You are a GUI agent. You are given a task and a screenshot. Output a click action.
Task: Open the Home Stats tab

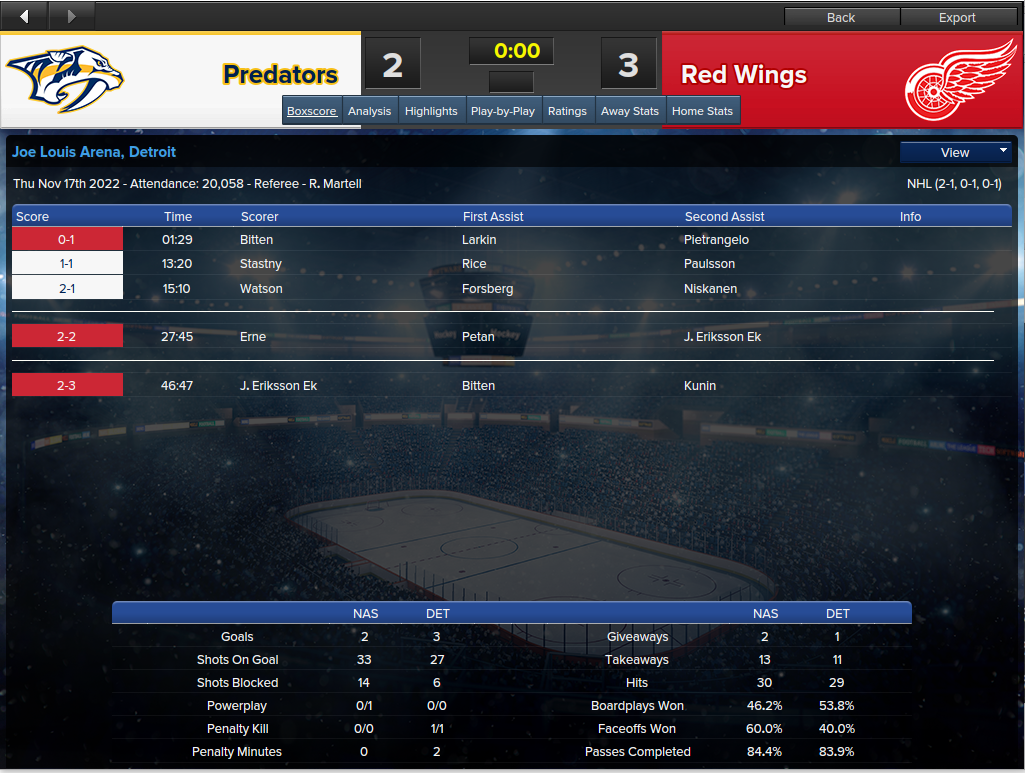coord(702,111)
